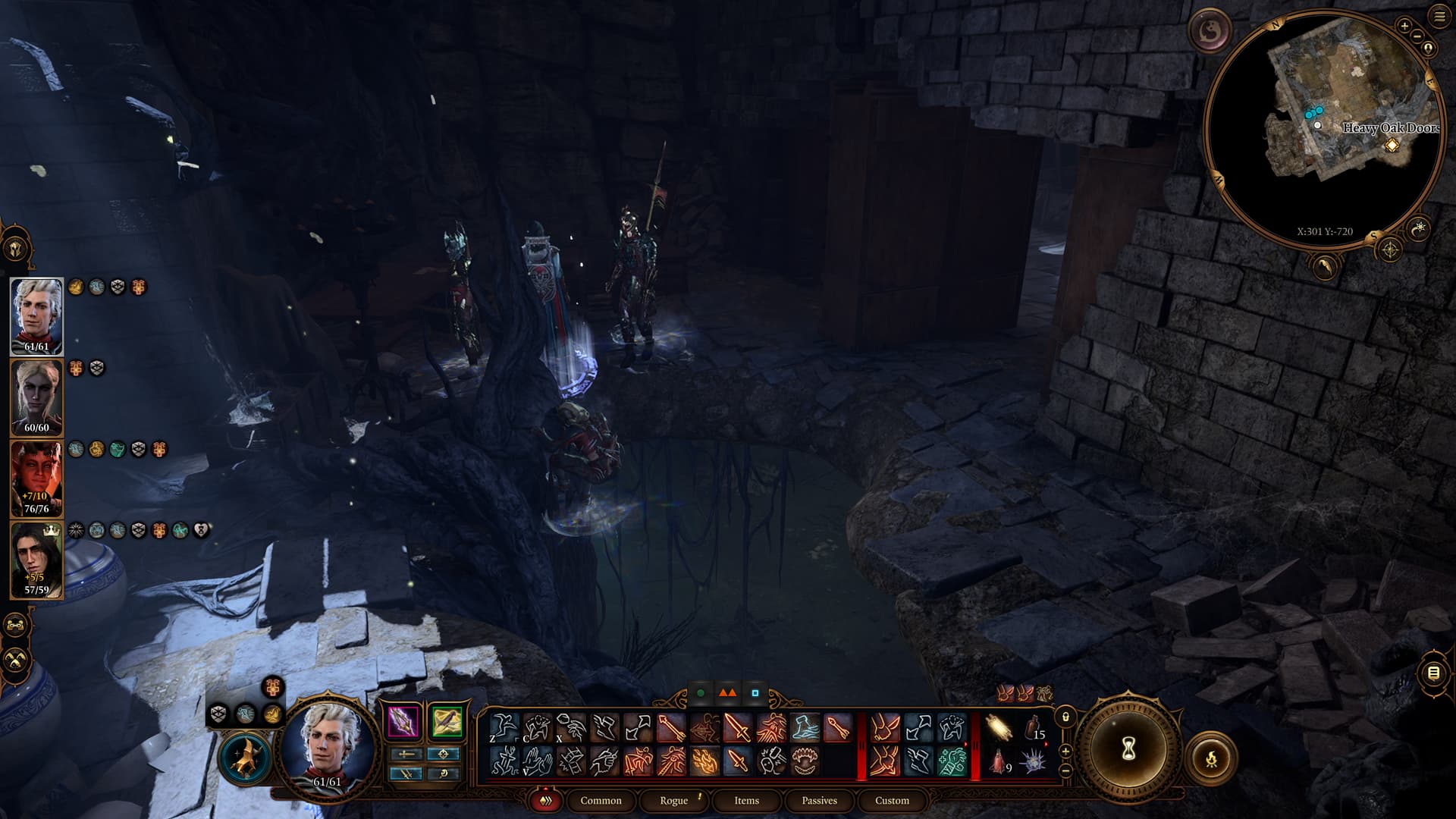Select the Passives hotbar tab
Screen dimensions: 1456x819
point(819,800)
